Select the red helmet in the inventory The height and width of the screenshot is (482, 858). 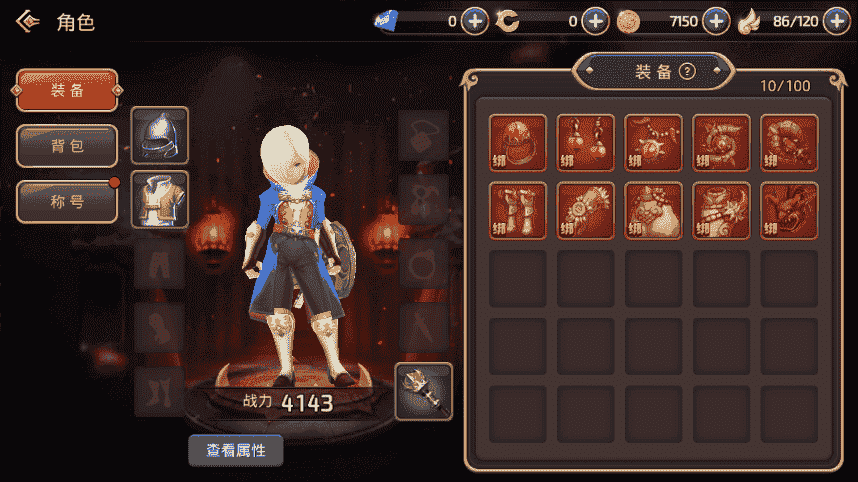click(x=518, y=143)
